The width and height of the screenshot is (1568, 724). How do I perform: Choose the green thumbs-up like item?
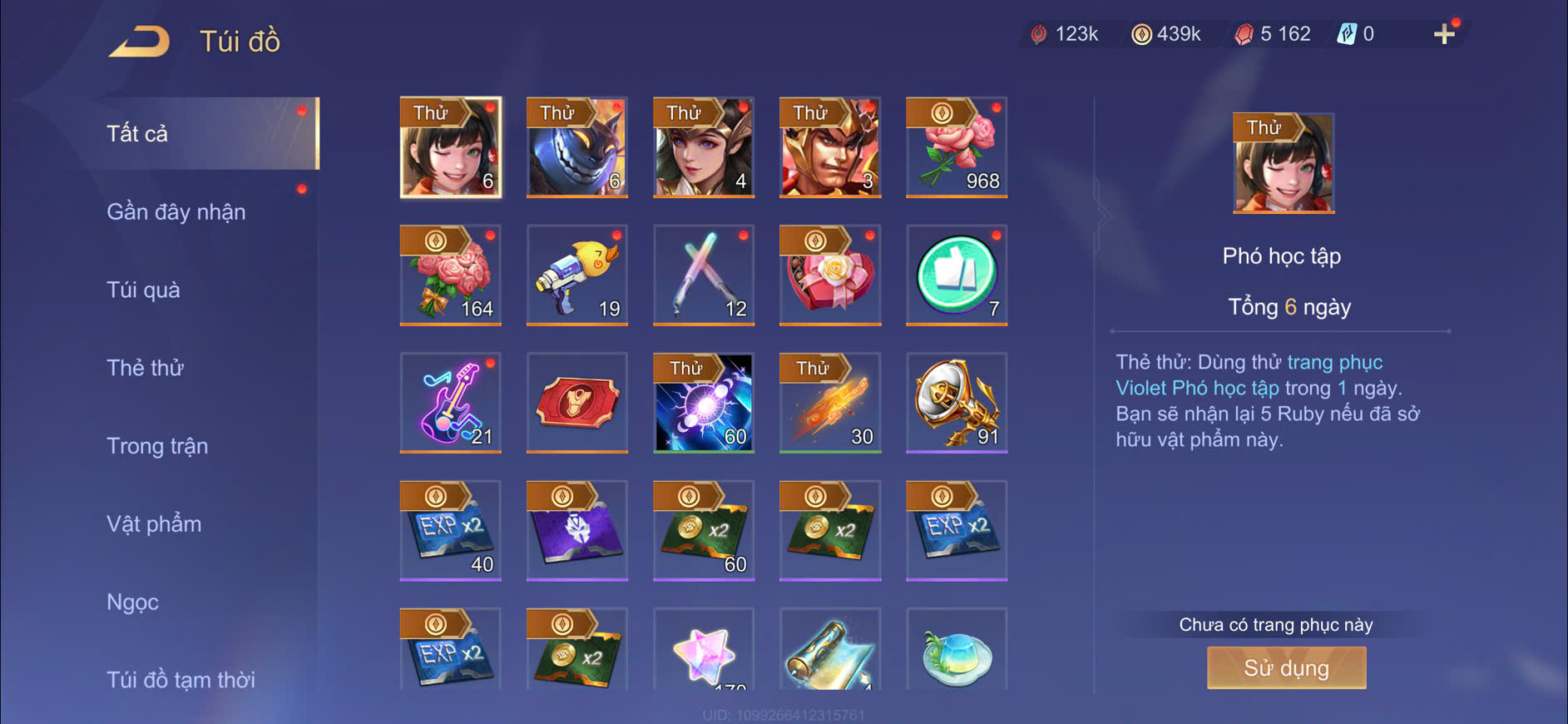tap(956, 275)
